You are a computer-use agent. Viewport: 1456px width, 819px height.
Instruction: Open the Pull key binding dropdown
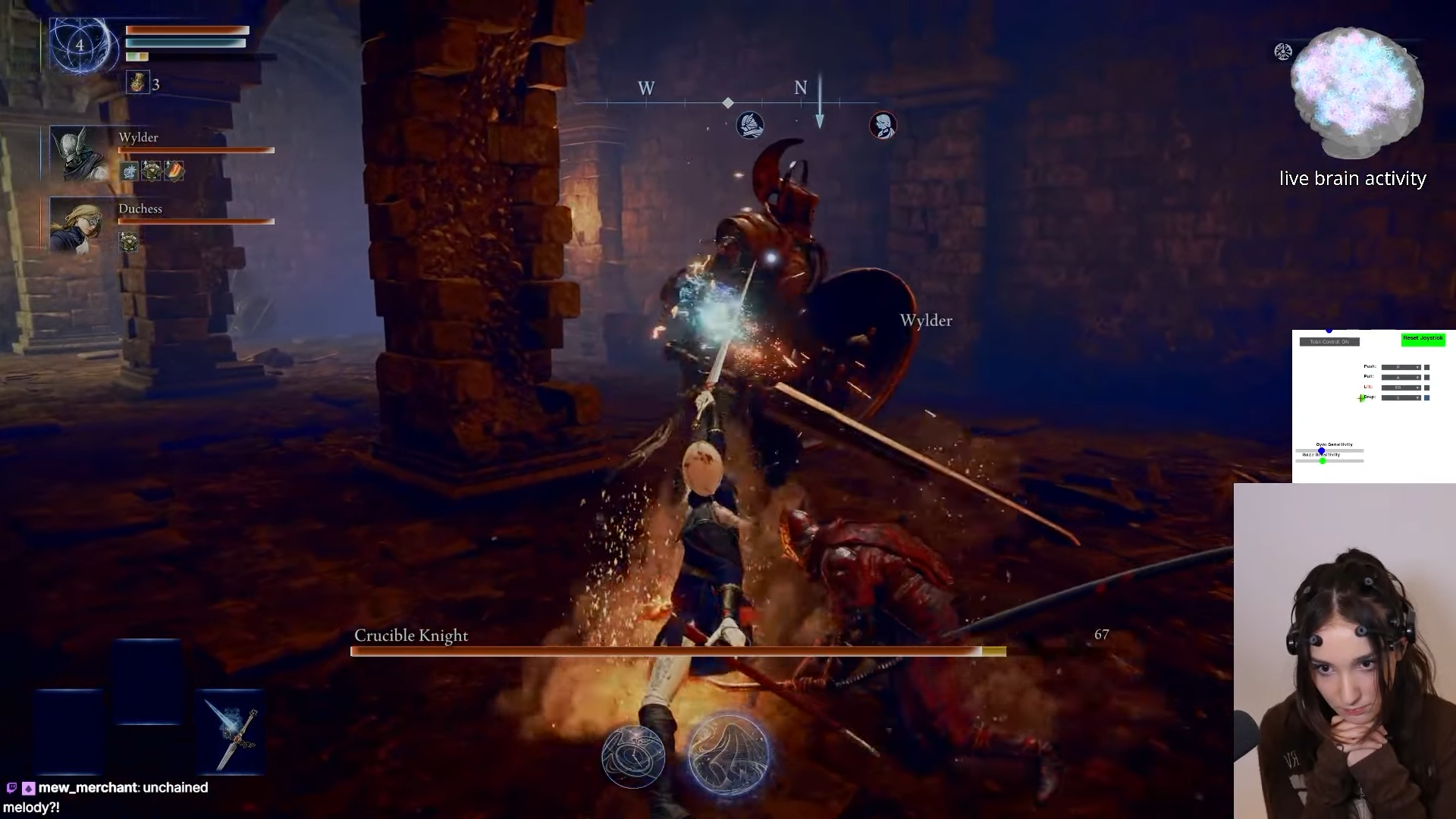tap(1400, 377)
